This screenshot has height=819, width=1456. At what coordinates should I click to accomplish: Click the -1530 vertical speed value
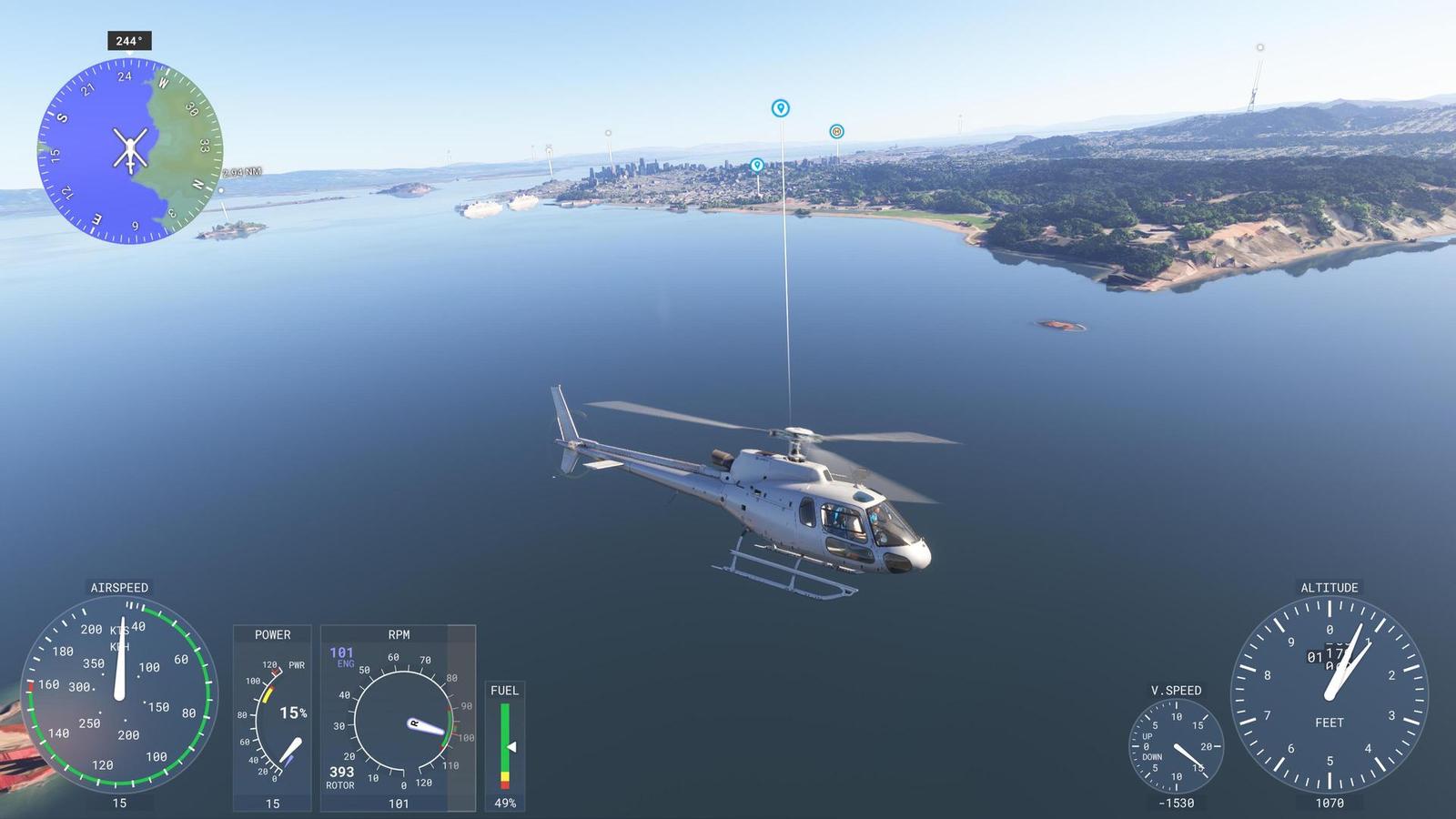pos(1174,802)
